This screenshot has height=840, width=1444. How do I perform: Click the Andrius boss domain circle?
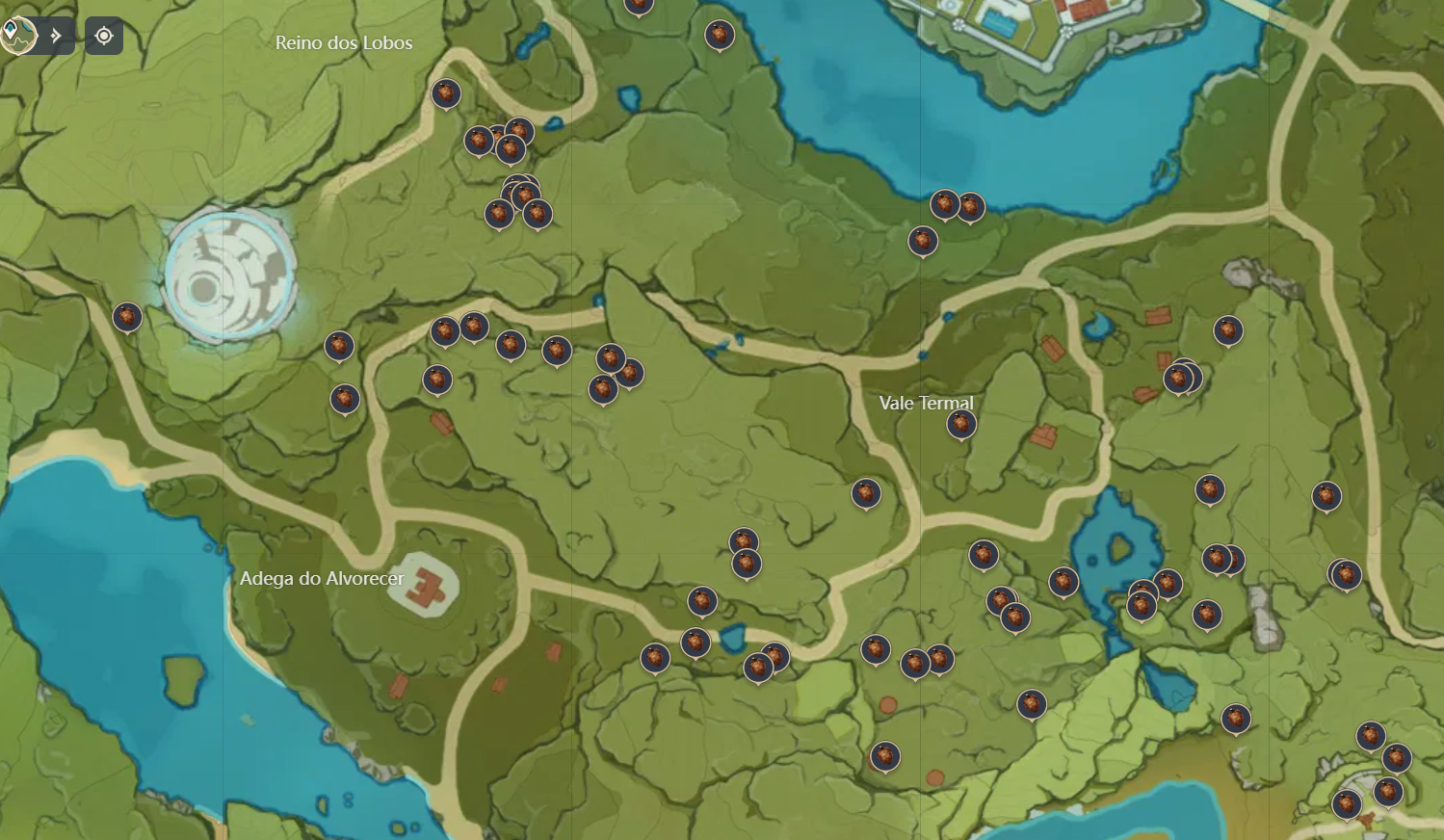point(231,277)
